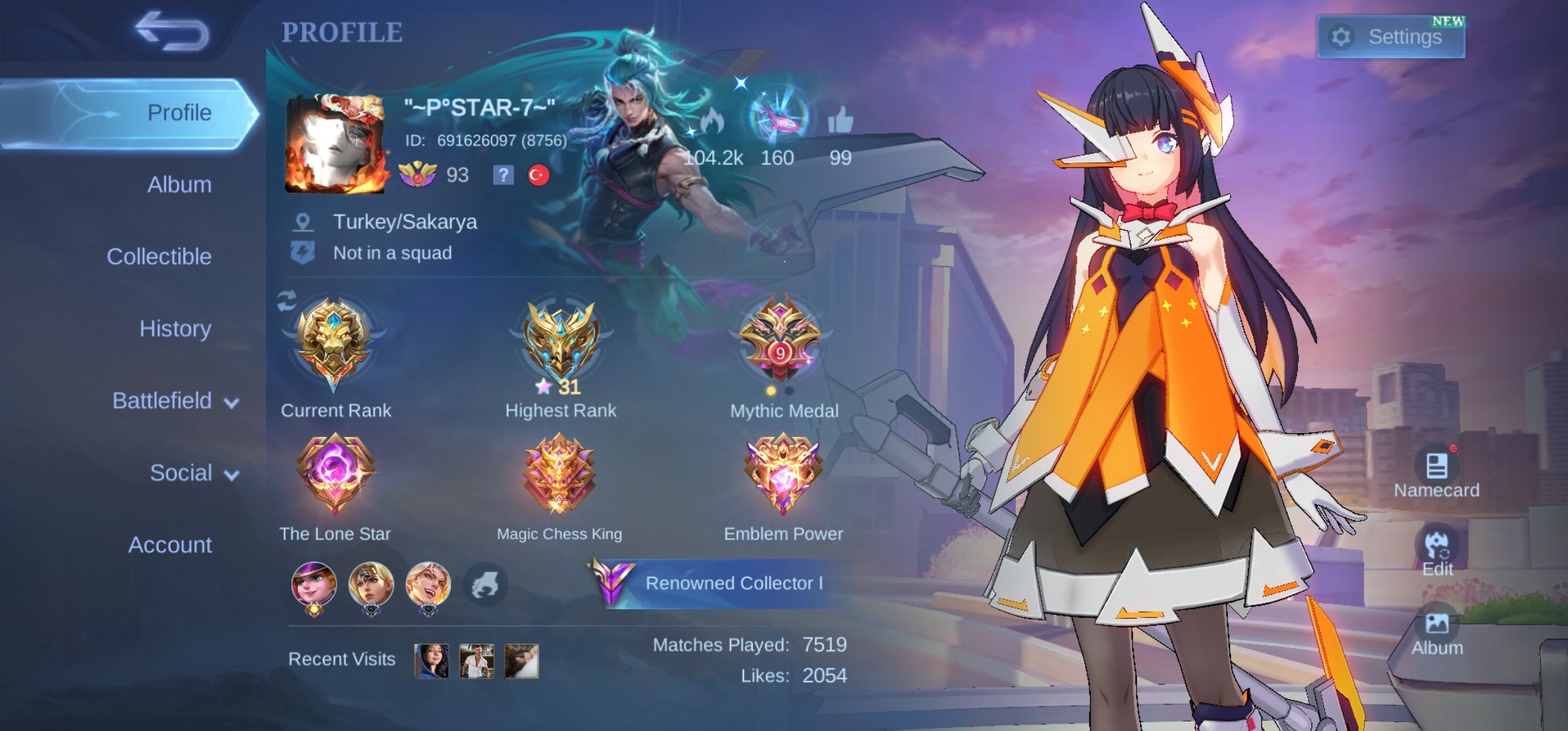Switch to the Album tab in sidebar
The width and height of the screenshot is (1568, 731).
point(179,185)
